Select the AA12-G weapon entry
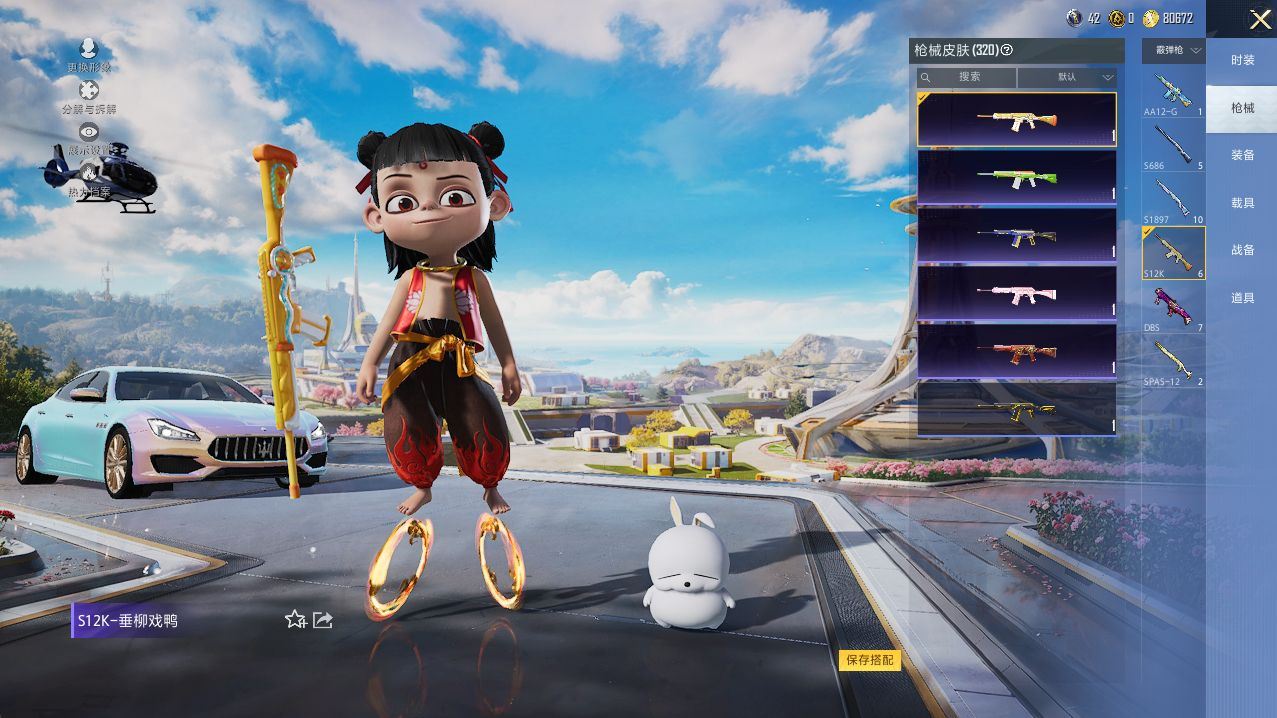This screenshot has width=1277, height=718. click(x=1173, y=94)
